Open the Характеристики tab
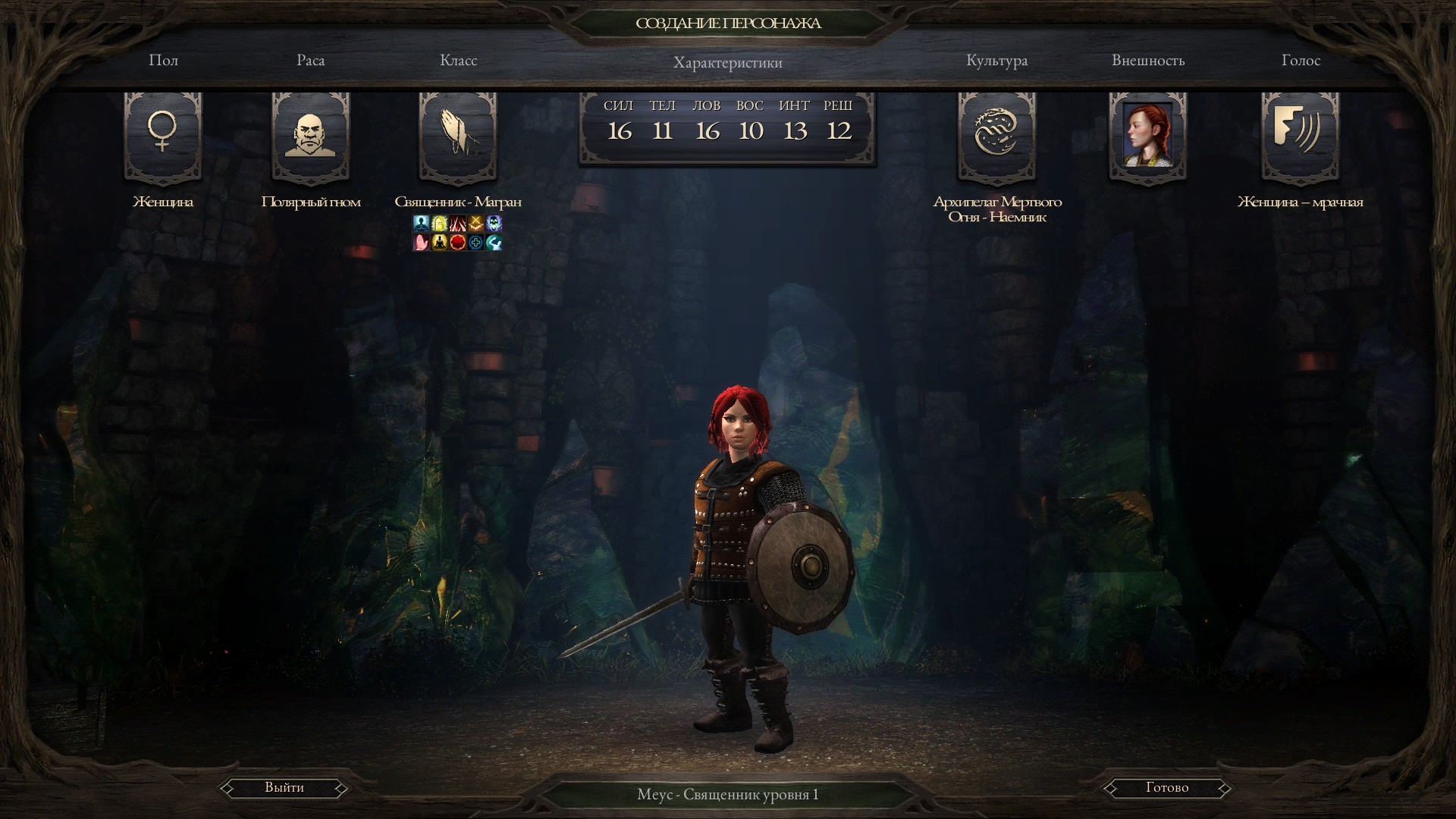Viewport: 1456px width, 819px height. click(727, 63)
